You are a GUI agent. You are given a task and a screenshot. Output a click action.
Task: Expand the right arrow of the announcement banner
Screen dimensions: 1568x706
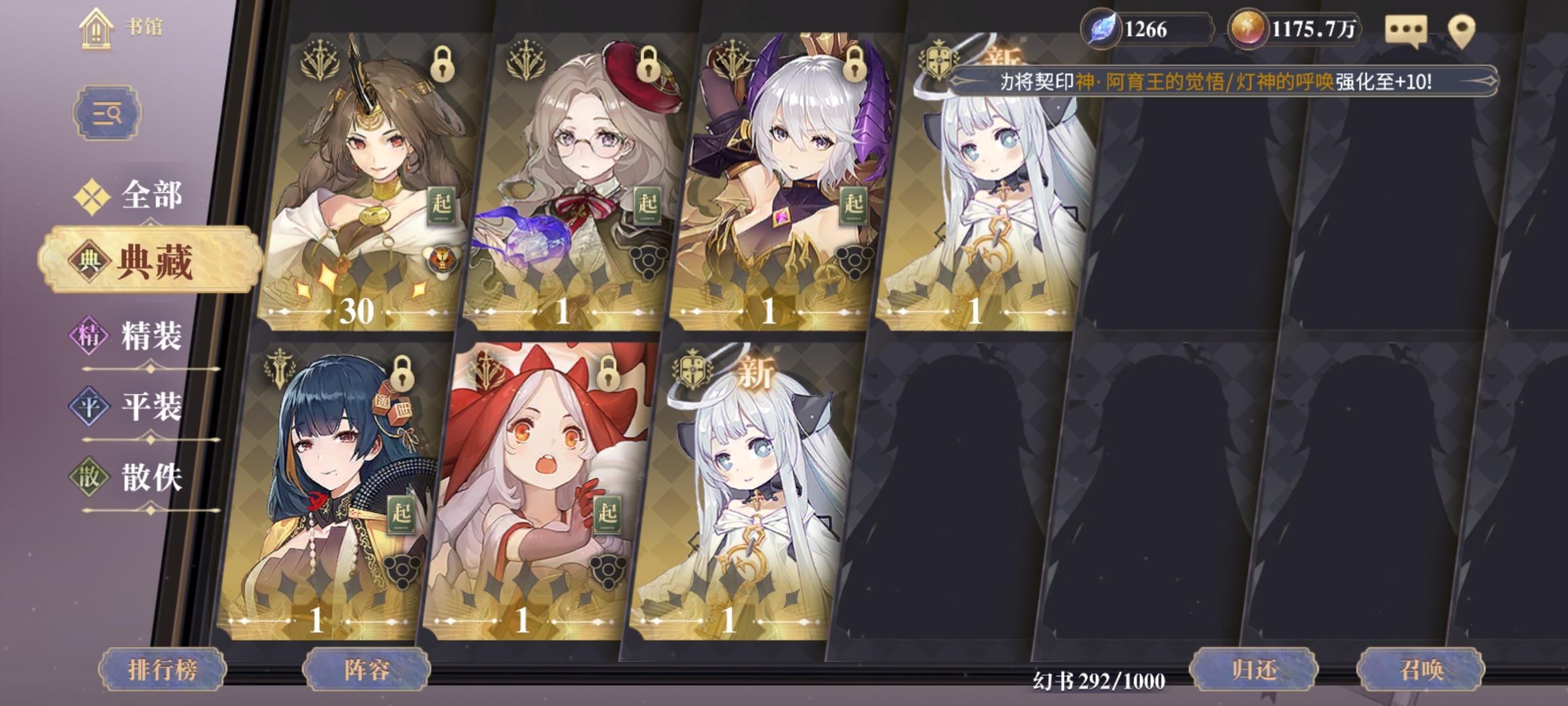(1490, 80)
